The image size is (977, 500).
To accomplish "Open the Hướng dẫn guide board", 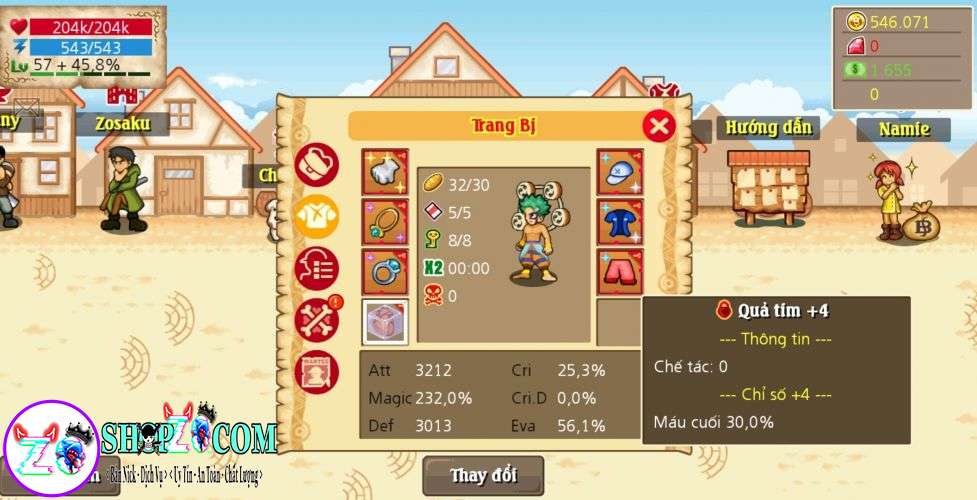I will [768, 186].
